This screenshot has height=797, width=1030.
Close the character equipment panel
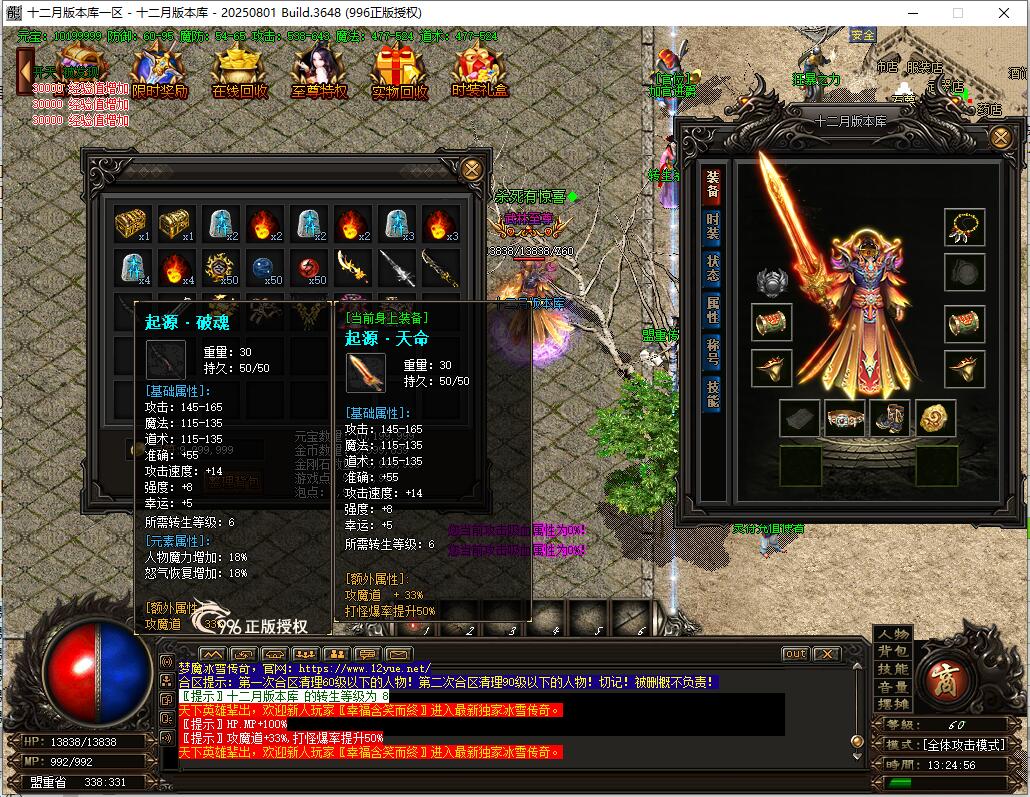click(x=999, y=138)
